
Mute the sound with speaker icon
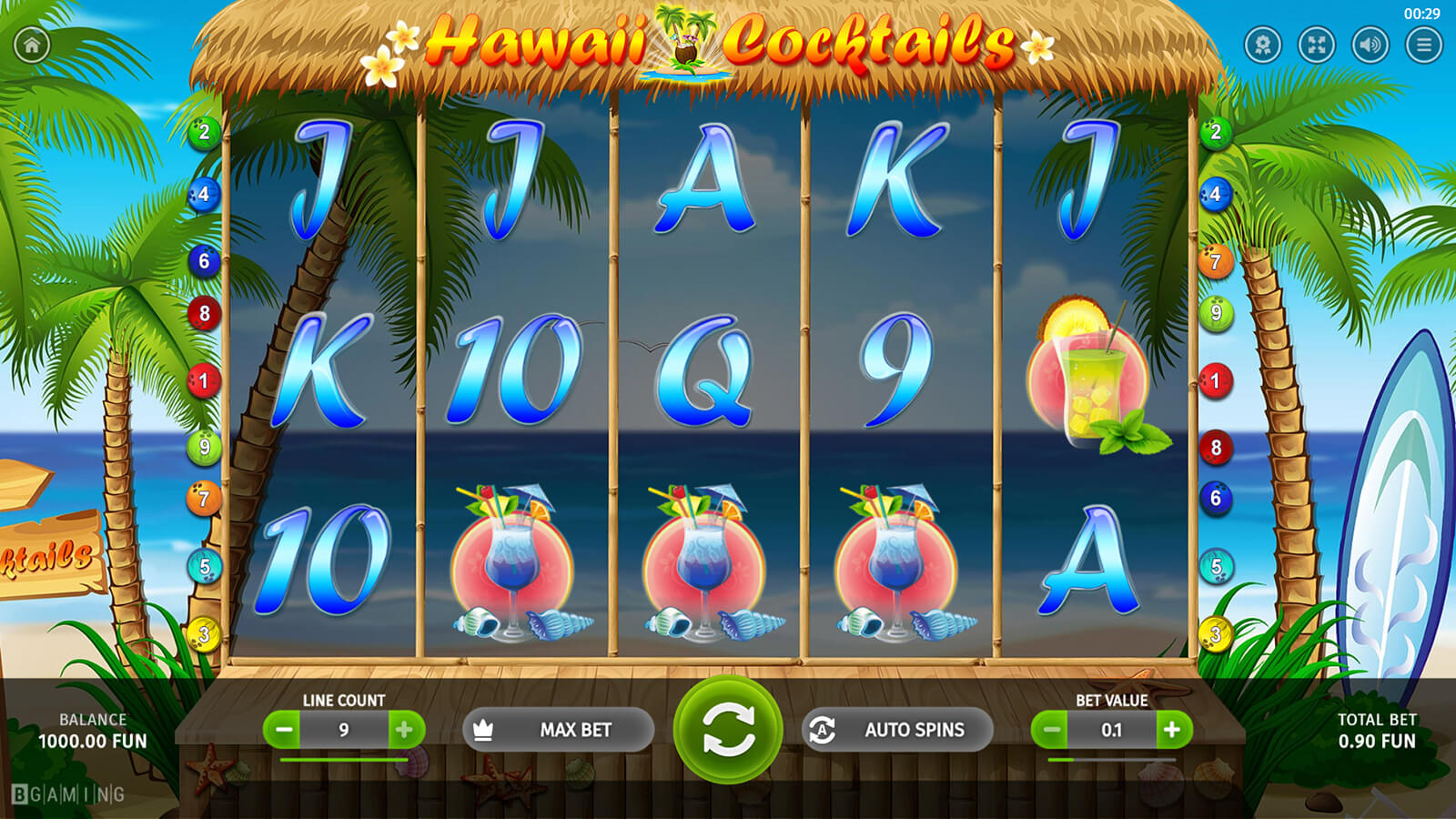(1370, 45)
